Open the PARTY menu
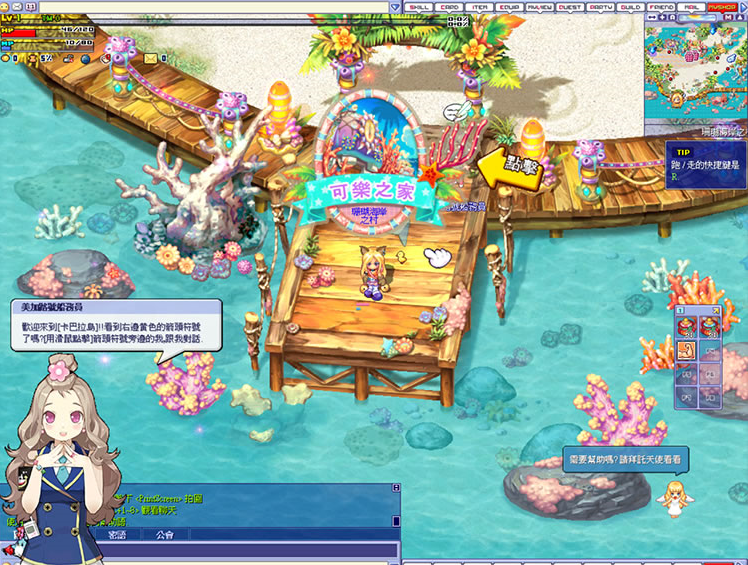 pyautogui.click(x=601, y=7)
